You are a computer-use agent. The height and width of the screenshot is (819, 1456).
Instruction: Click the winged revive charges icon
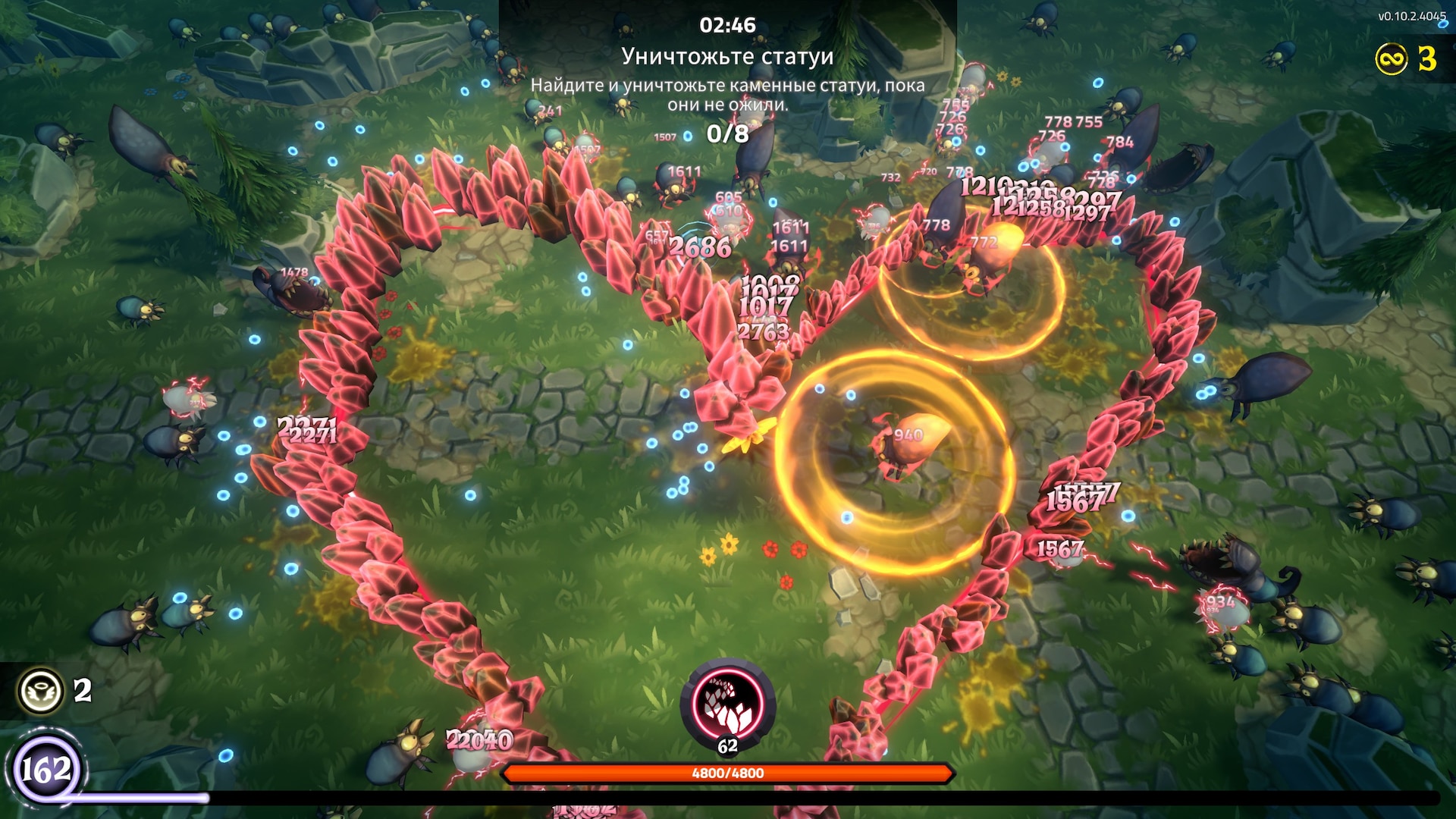41,690
